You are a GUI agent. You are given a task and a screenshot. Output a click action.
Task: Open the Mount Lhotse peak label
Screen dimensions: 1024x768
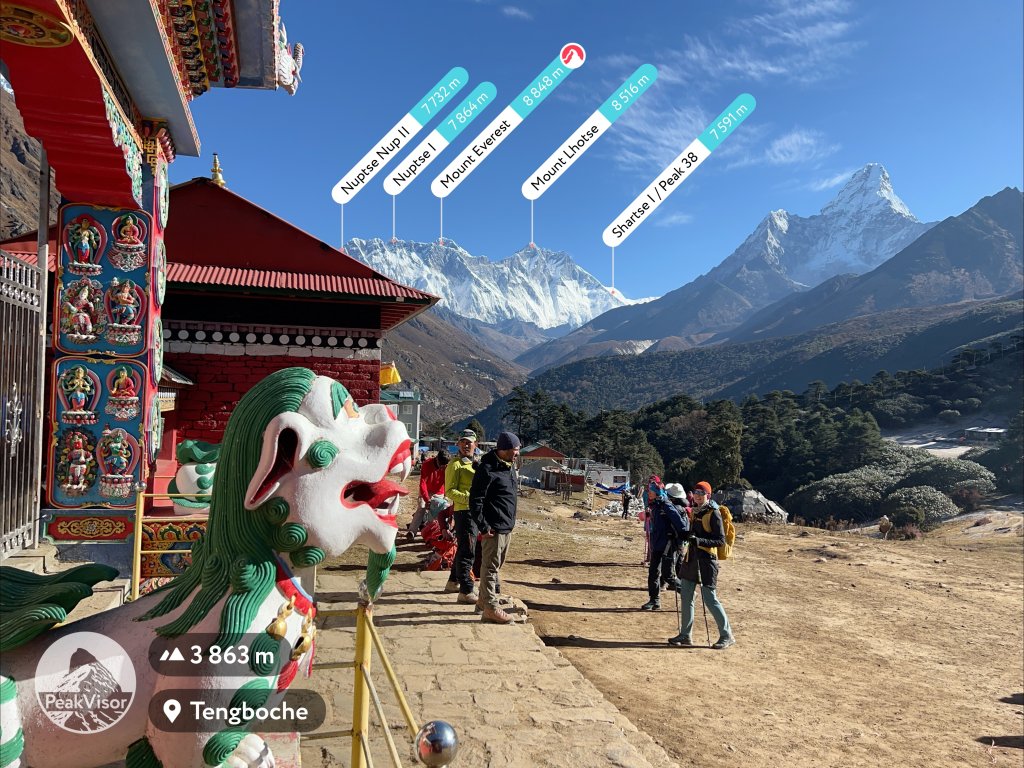[x=590, y=131]
